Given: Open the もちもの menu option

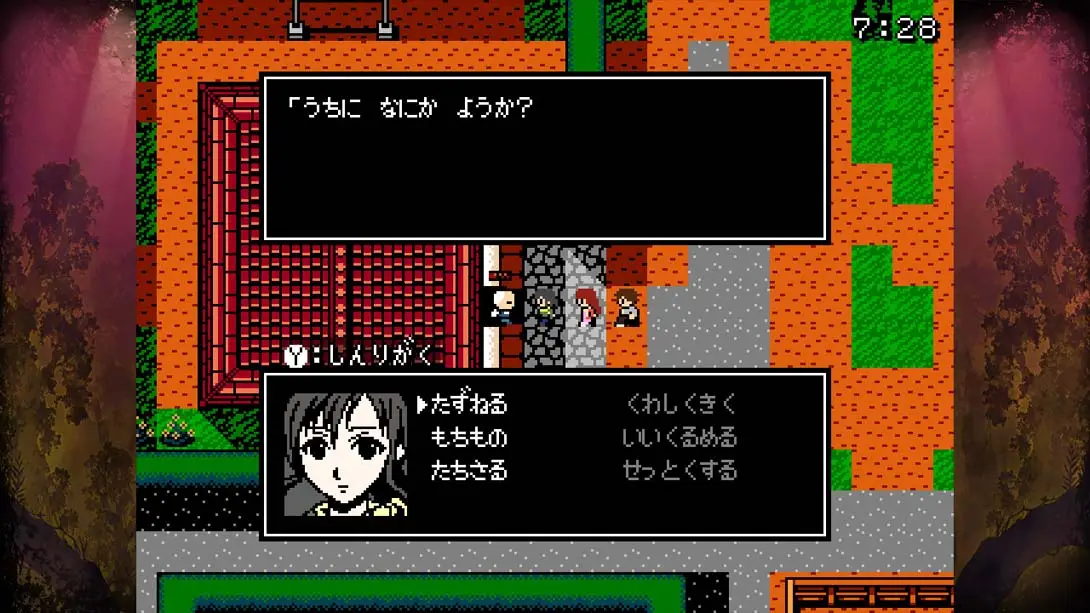Looking at the screenshot, I should 468,437.
